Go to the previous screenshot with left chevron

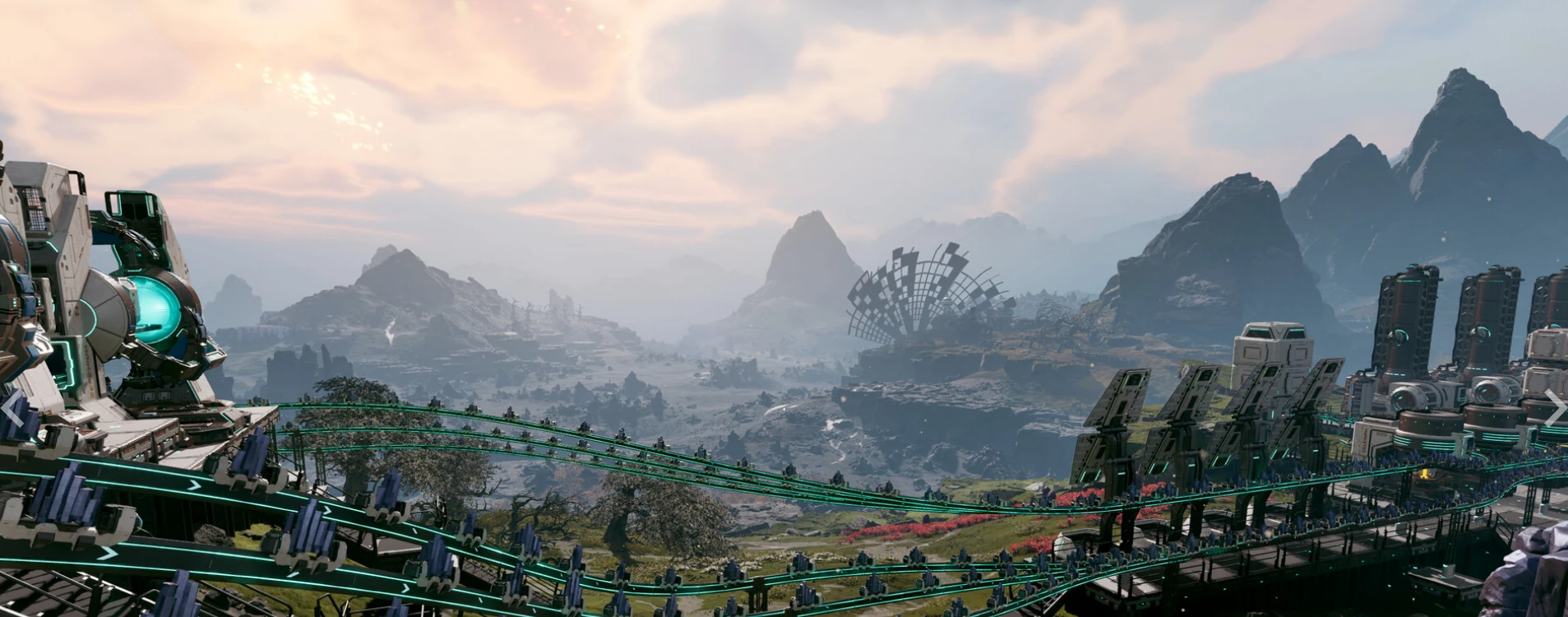[12, 408]
